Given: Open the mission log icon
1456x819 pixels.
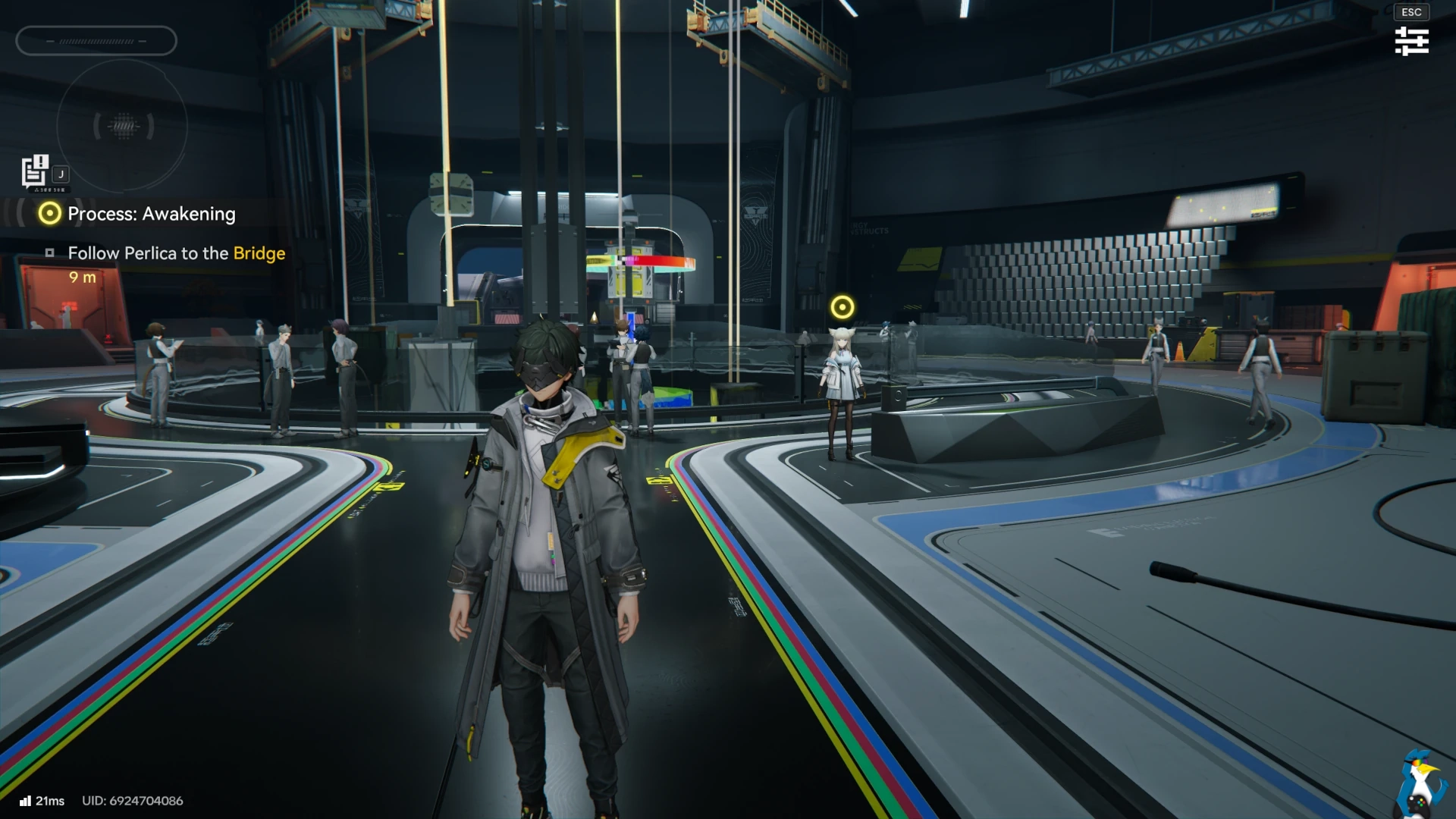Looking at the screenshot, I should click(35, 171).
